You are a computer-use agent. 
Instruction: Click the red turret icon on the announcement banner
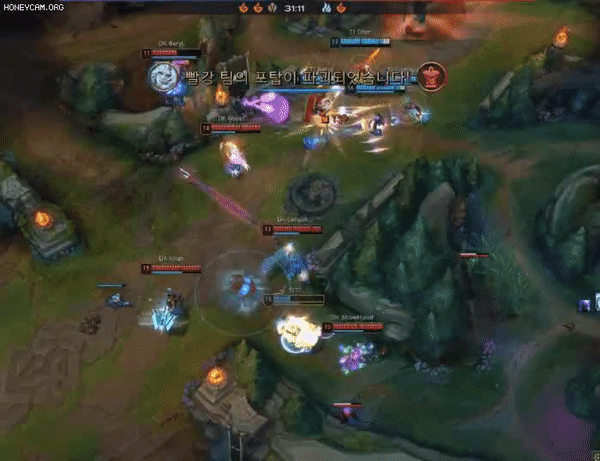[x=431, y=75]
